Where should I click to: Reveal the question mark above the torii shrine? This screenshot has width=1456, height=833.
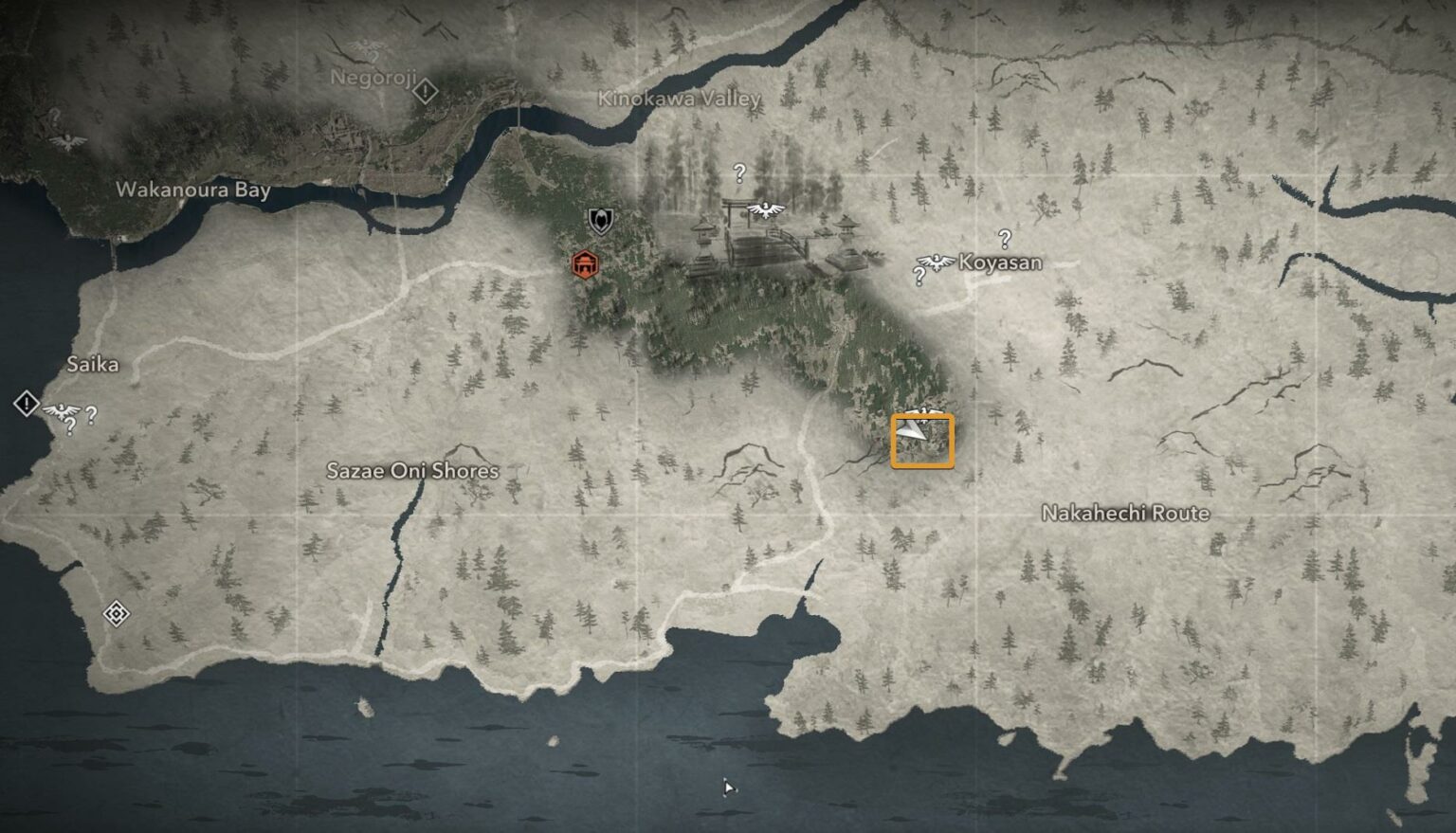point(738,172)
